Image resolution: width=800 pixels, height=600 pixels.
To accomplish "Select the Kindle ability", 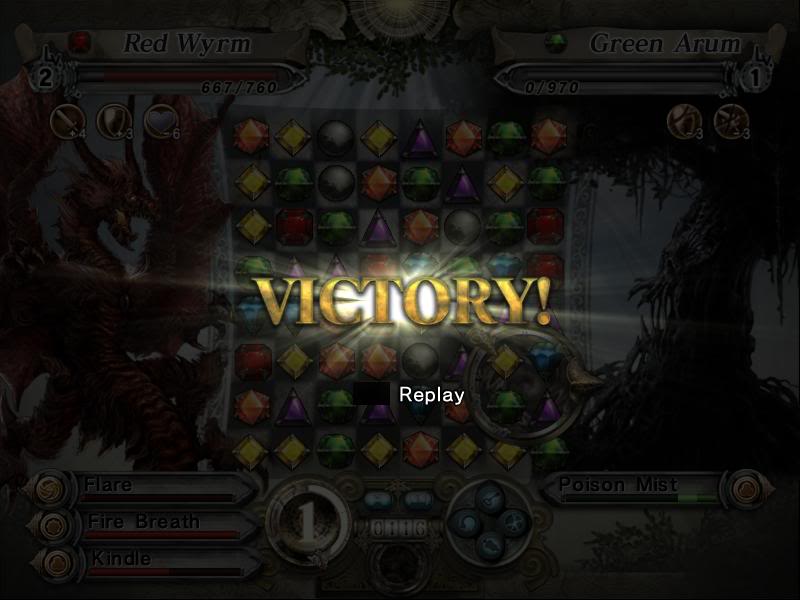I will (x=150, y=559).
